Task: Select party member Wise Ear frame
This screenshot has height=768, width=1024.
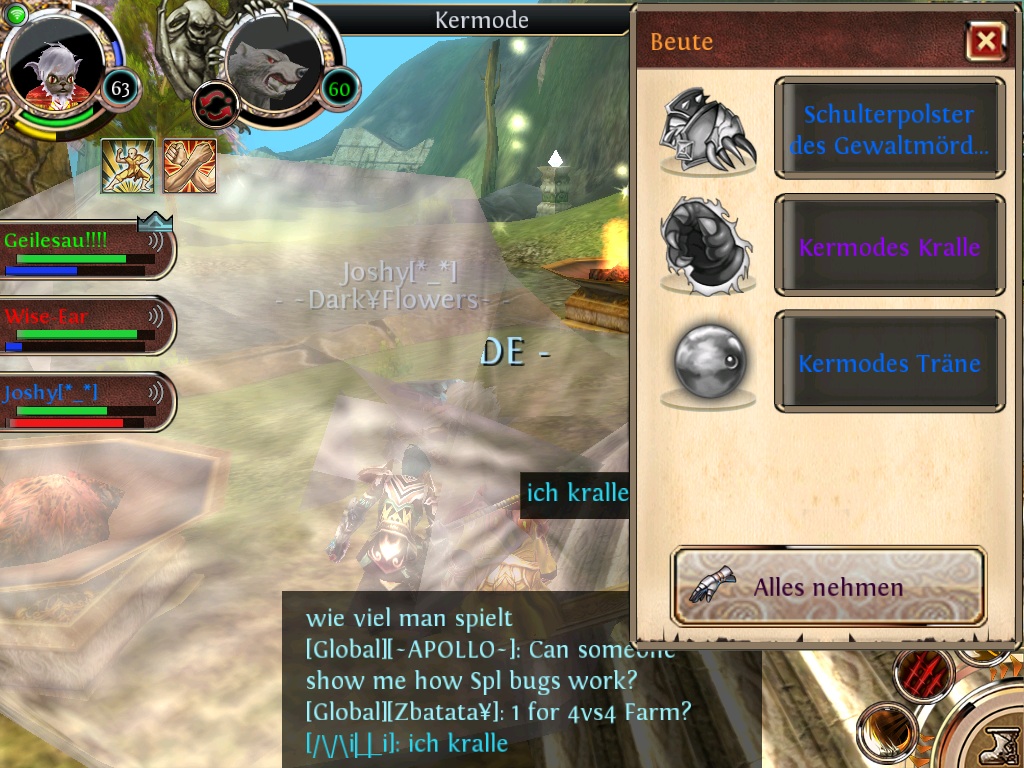Action: pos(86,326)
